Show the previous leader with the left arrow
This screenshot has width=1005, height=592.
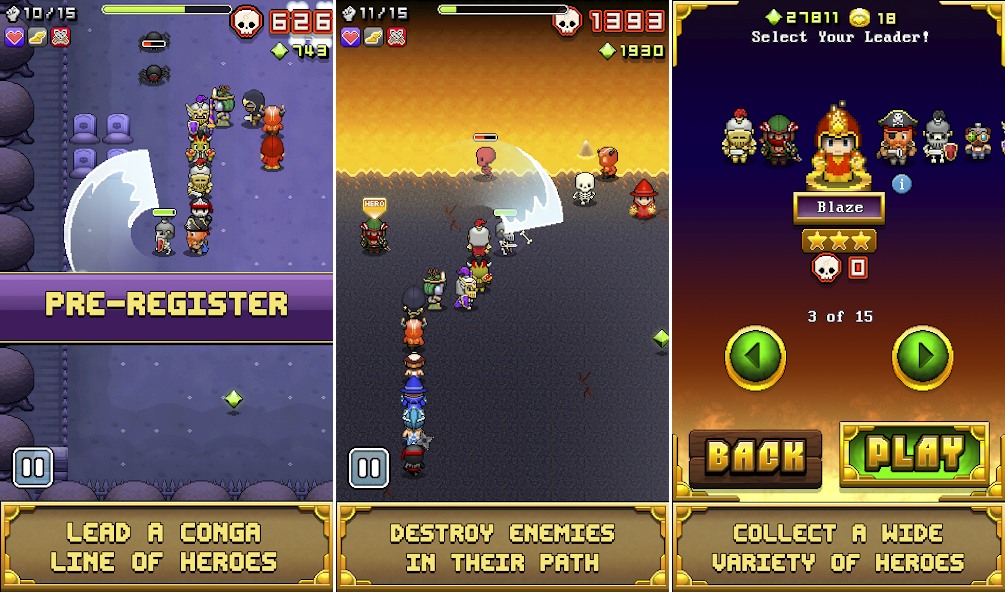point(755,357)
